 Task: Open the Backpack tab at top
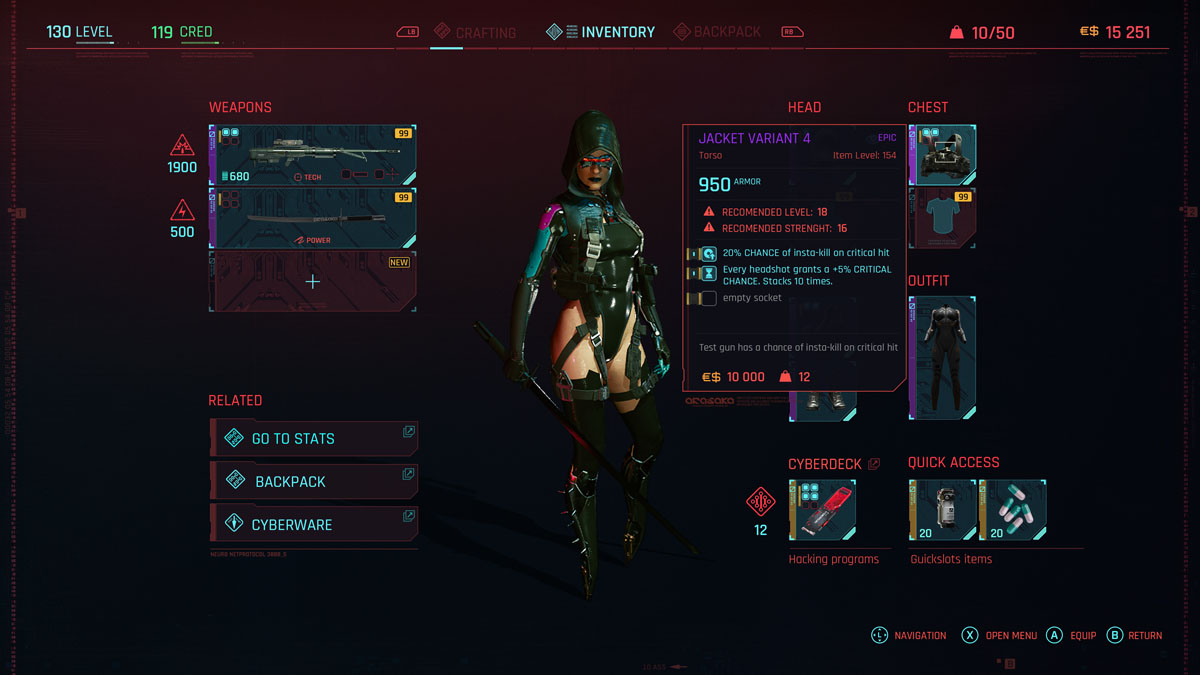717,32
